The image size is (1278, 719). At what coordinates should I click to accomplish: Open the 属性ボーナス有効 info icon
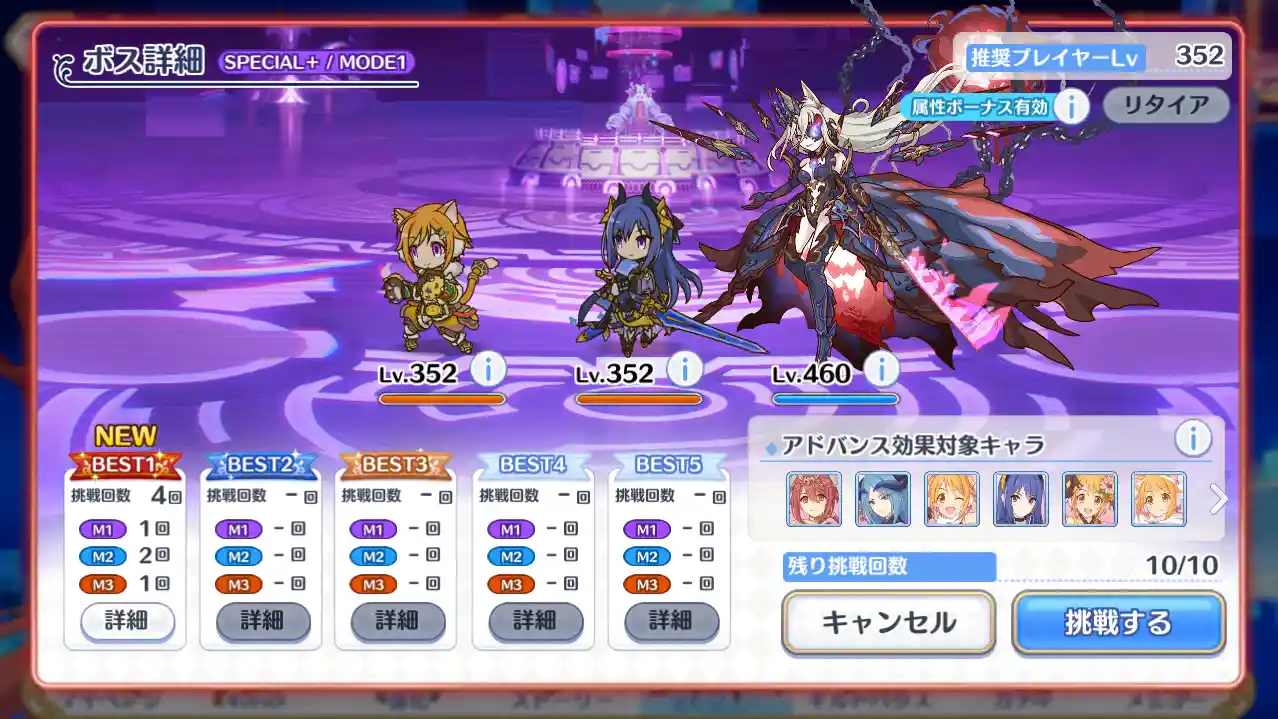coord(1071,105)
